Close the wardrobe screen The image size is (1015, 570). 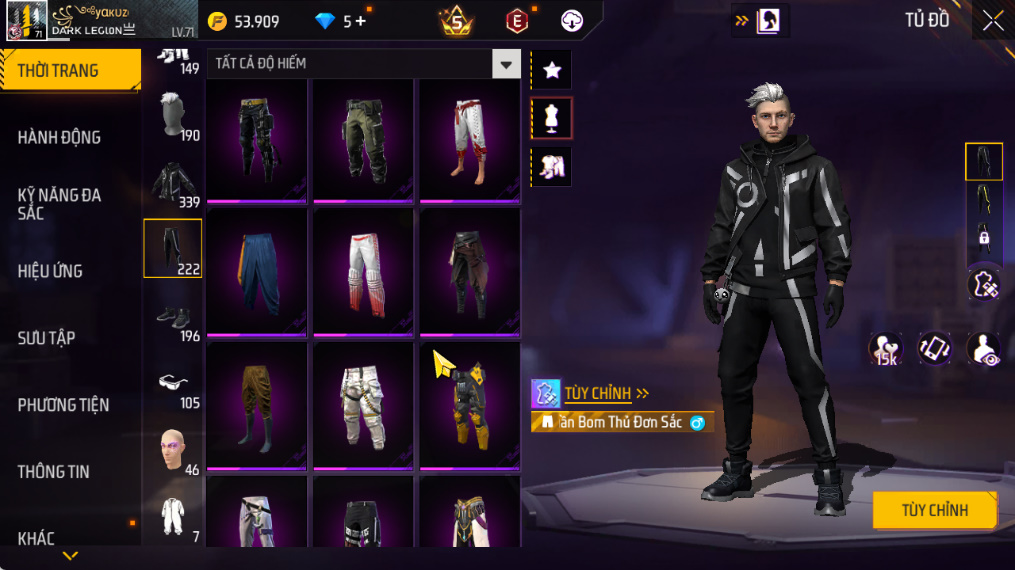[992, 20]
